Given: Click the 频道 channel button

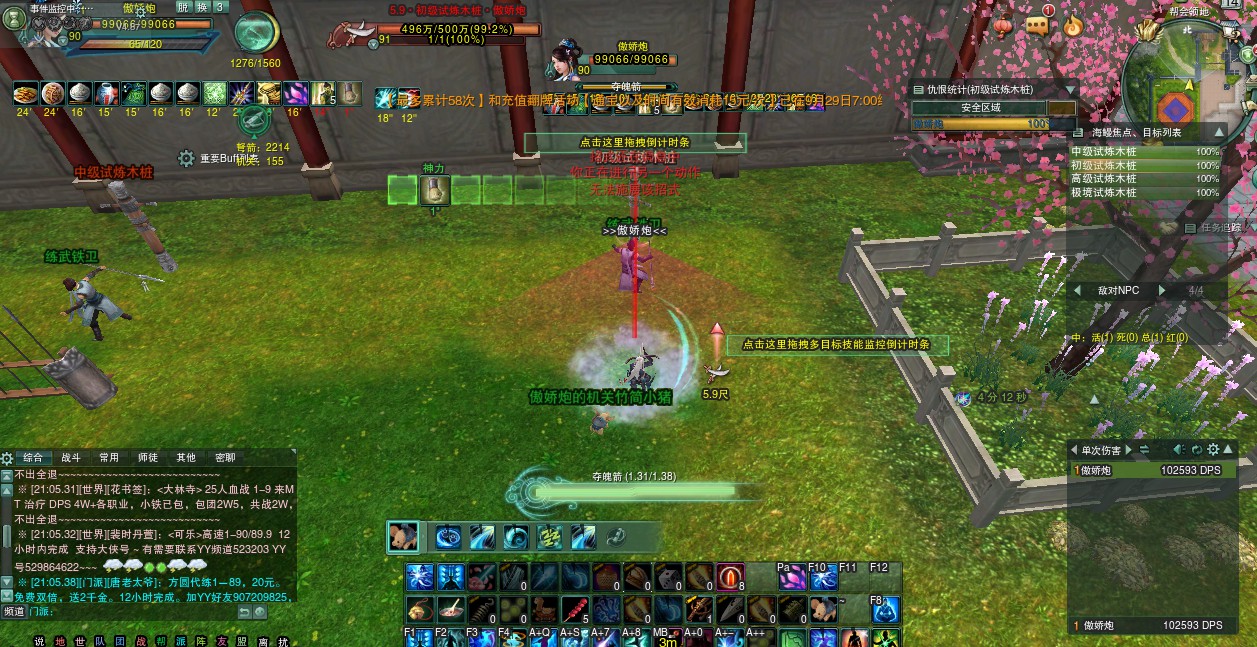Looking at the screenshot, I should point(14,611).
